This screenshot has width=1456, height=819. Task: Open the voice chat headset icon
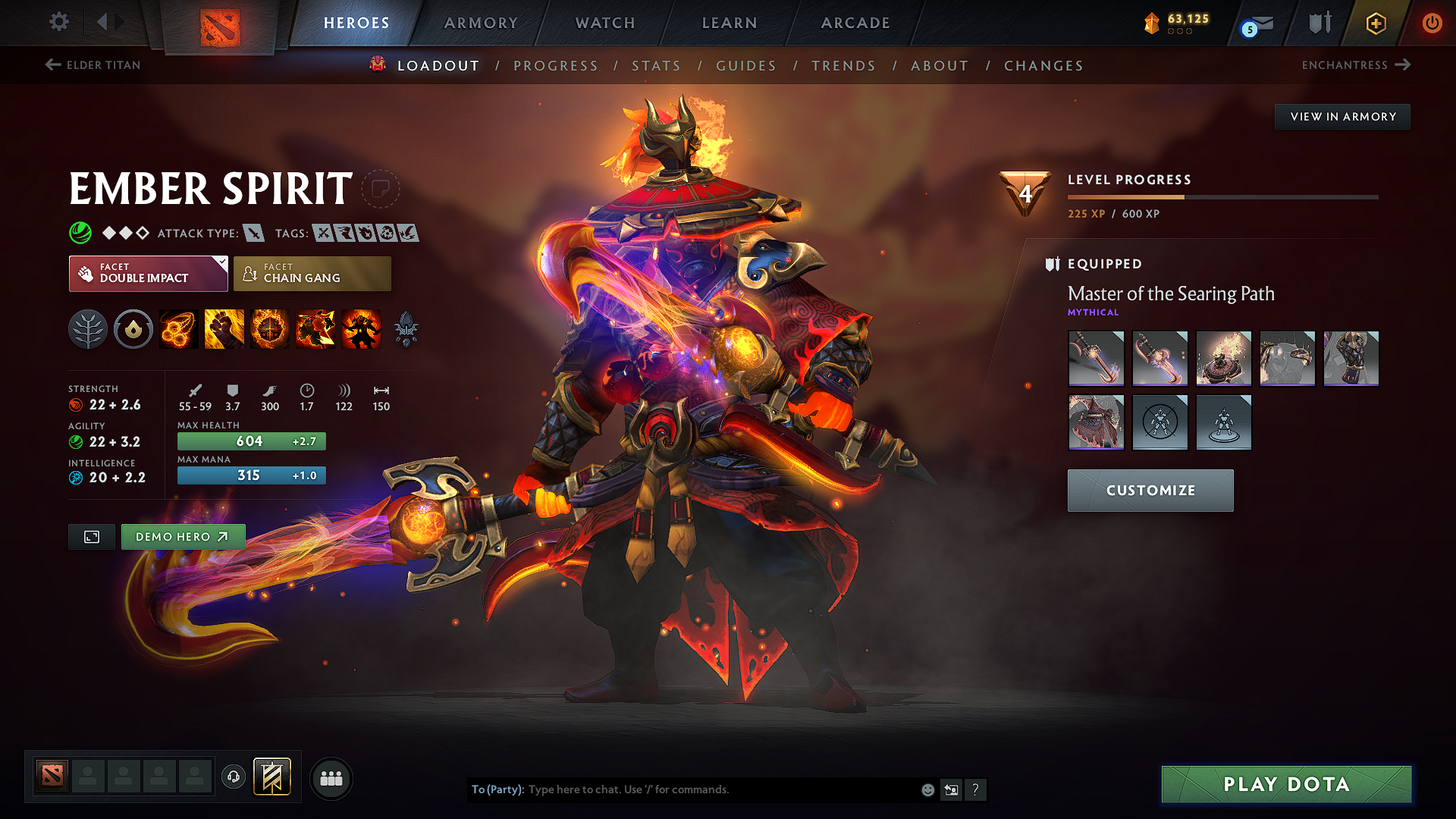(x=234, y=778)
